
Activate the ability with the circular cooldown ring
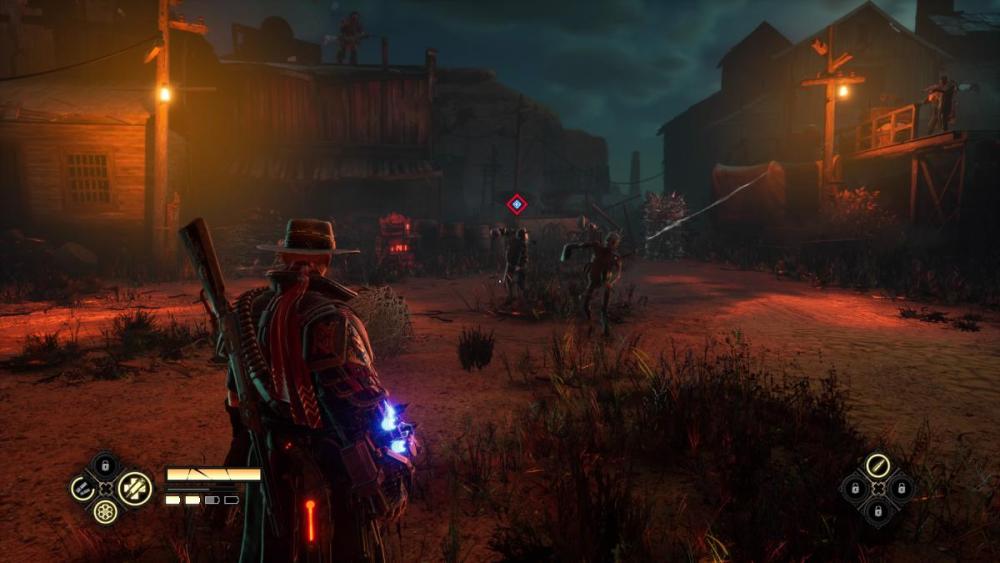point(81,489)
